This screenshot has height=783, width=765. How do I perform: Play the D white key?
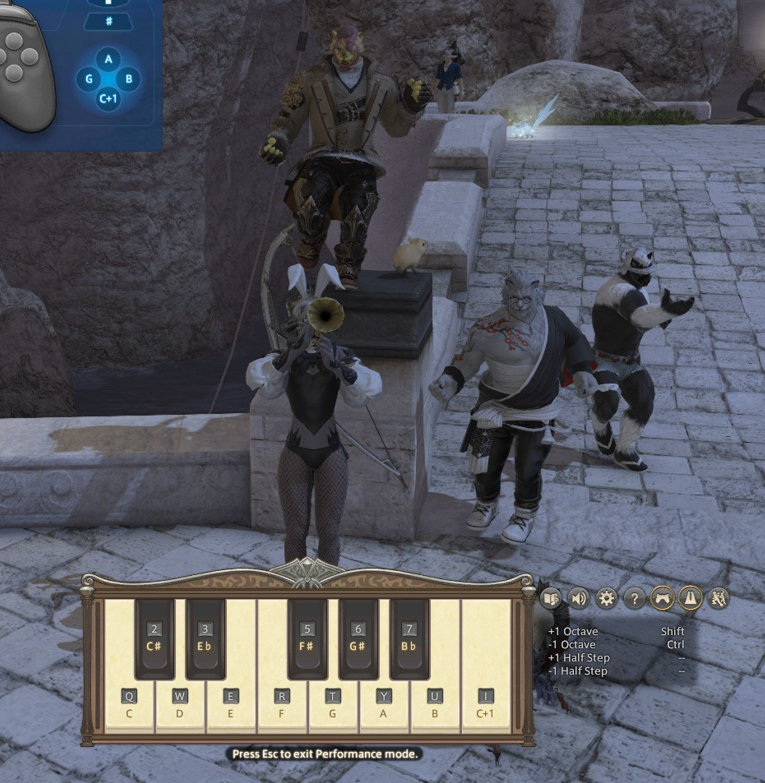pos(180,705)
